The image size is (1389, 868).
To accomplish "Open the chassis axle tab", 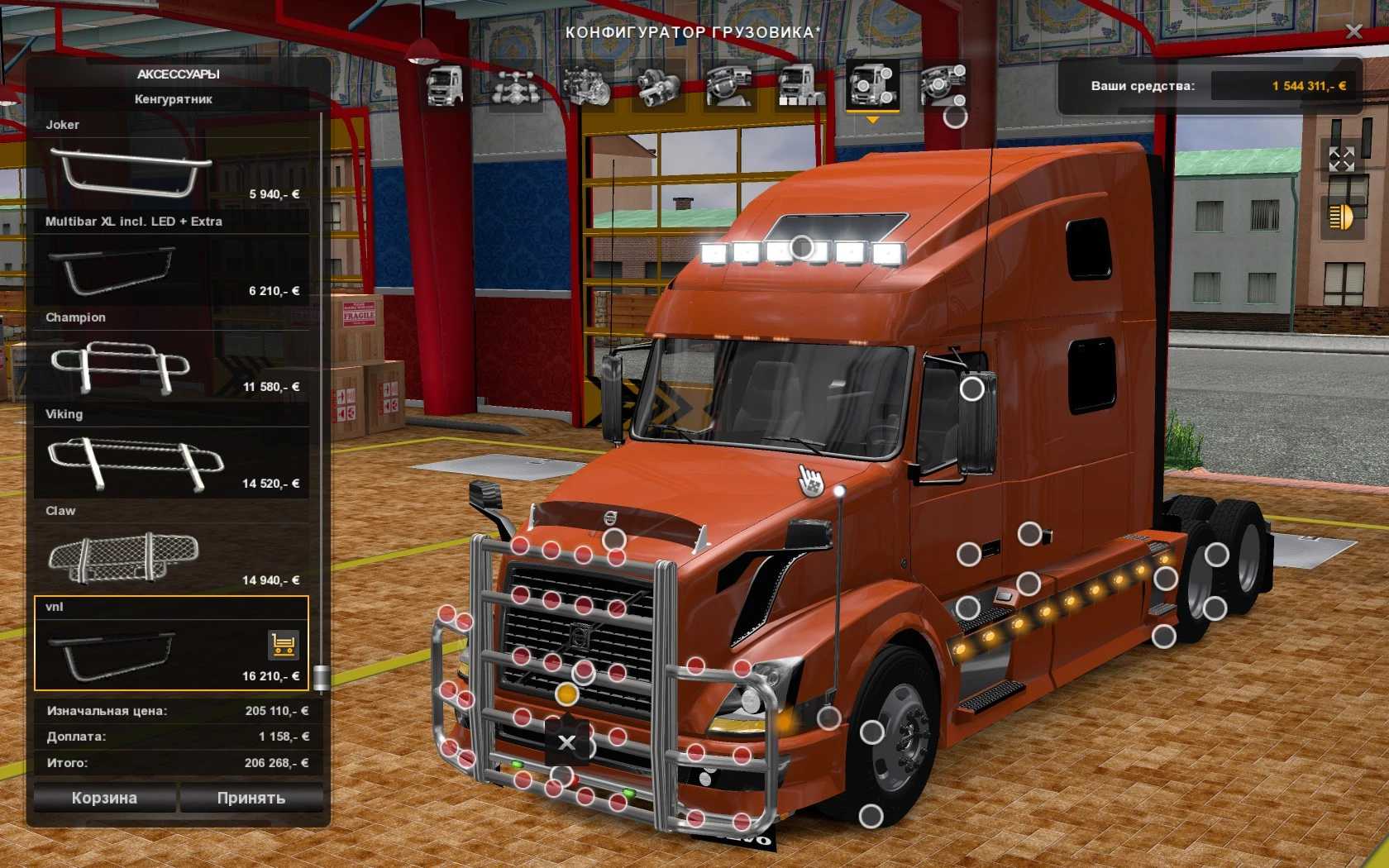I will [516, 86].
